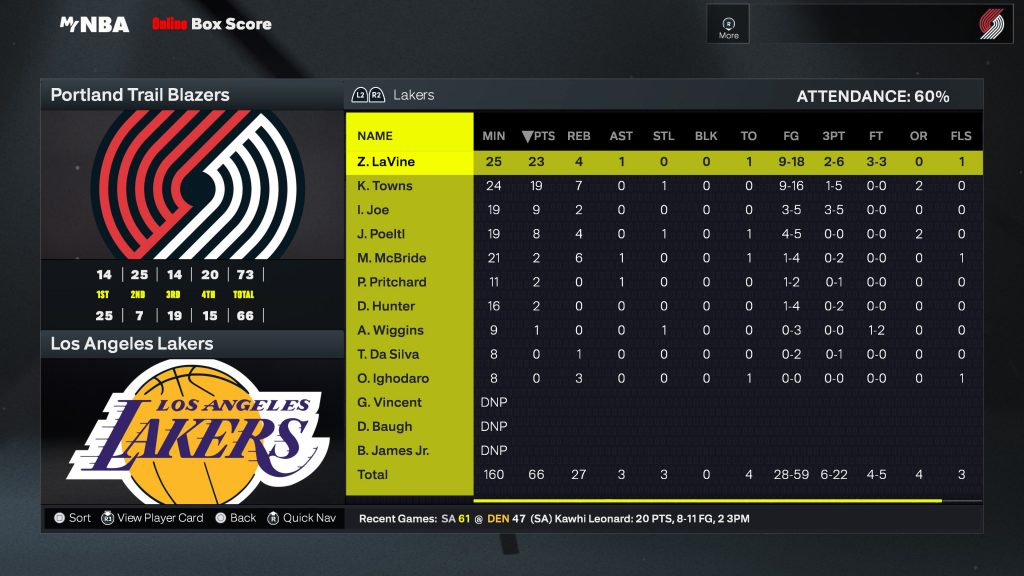Select T. Da Silva's row
Viewport: 1024px width, 576px height.
(x=388, y=354)
